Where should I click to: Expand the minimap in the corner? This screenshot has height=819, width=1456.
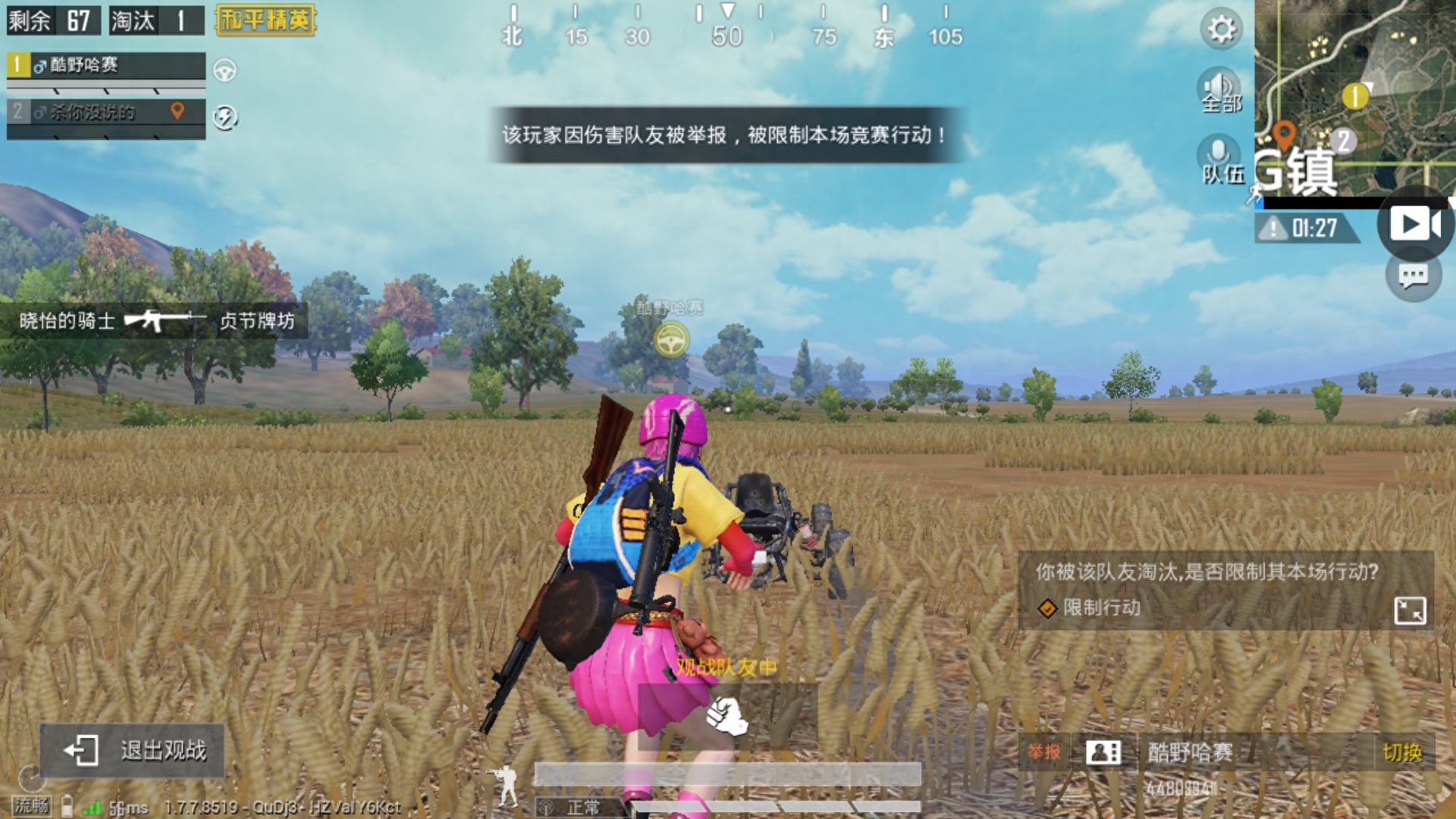coord(1357,99)
